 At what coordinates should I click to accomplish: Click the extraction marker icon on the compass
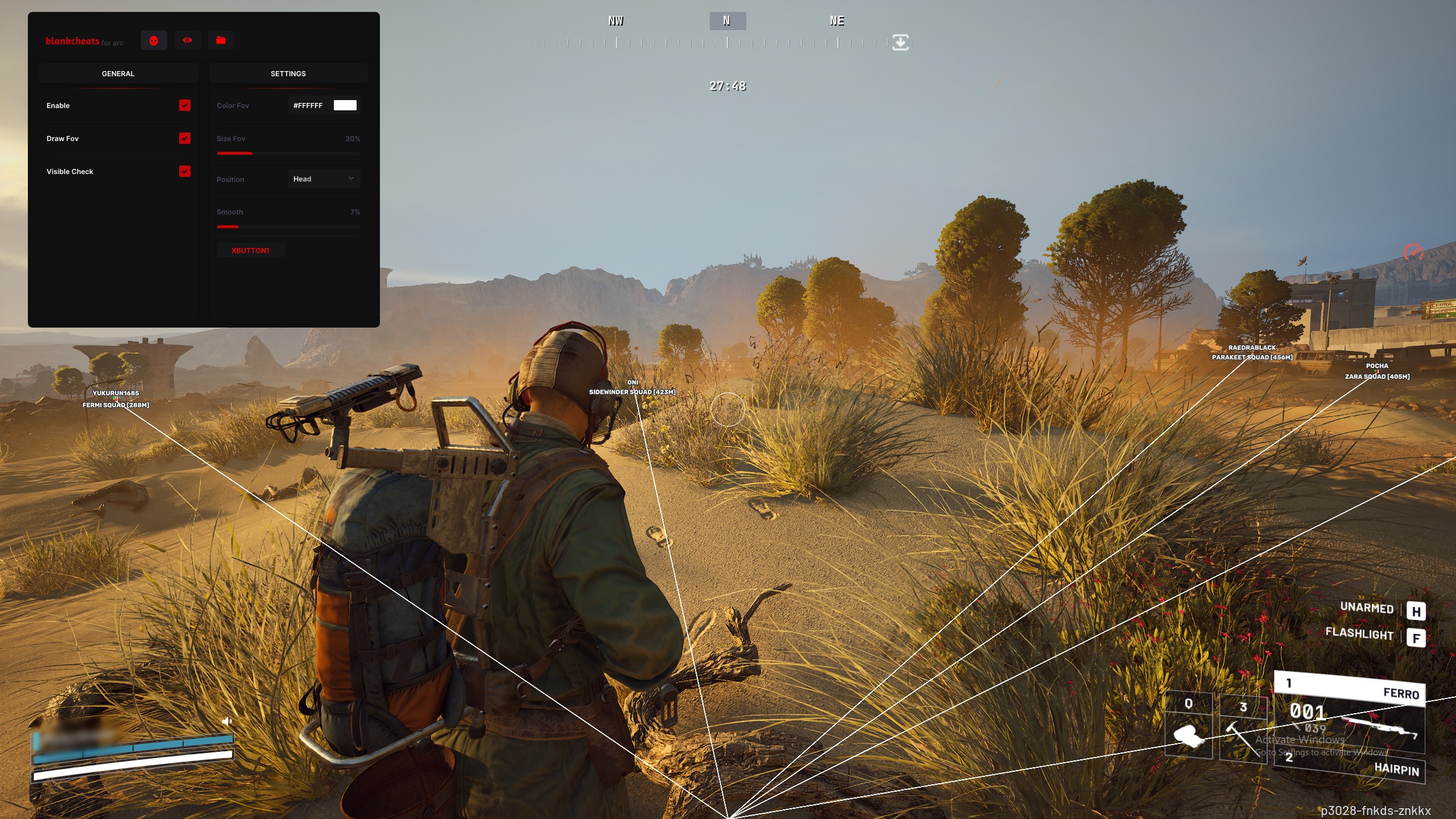click(900, 42)
